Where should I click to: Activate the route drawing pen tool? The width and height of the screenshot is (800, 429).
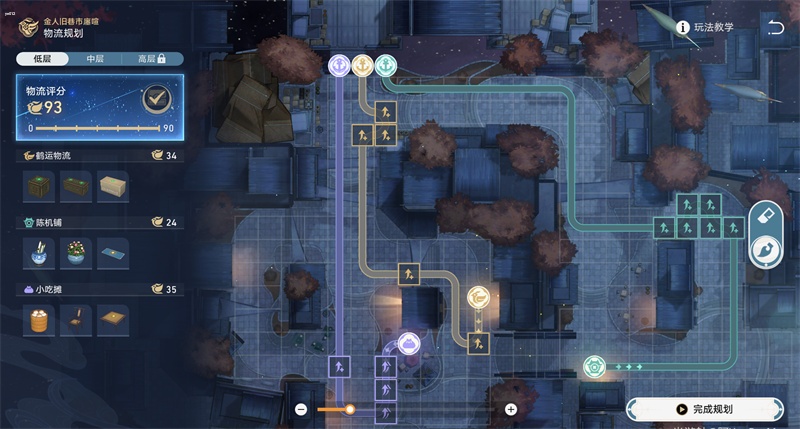pos(768,250)
